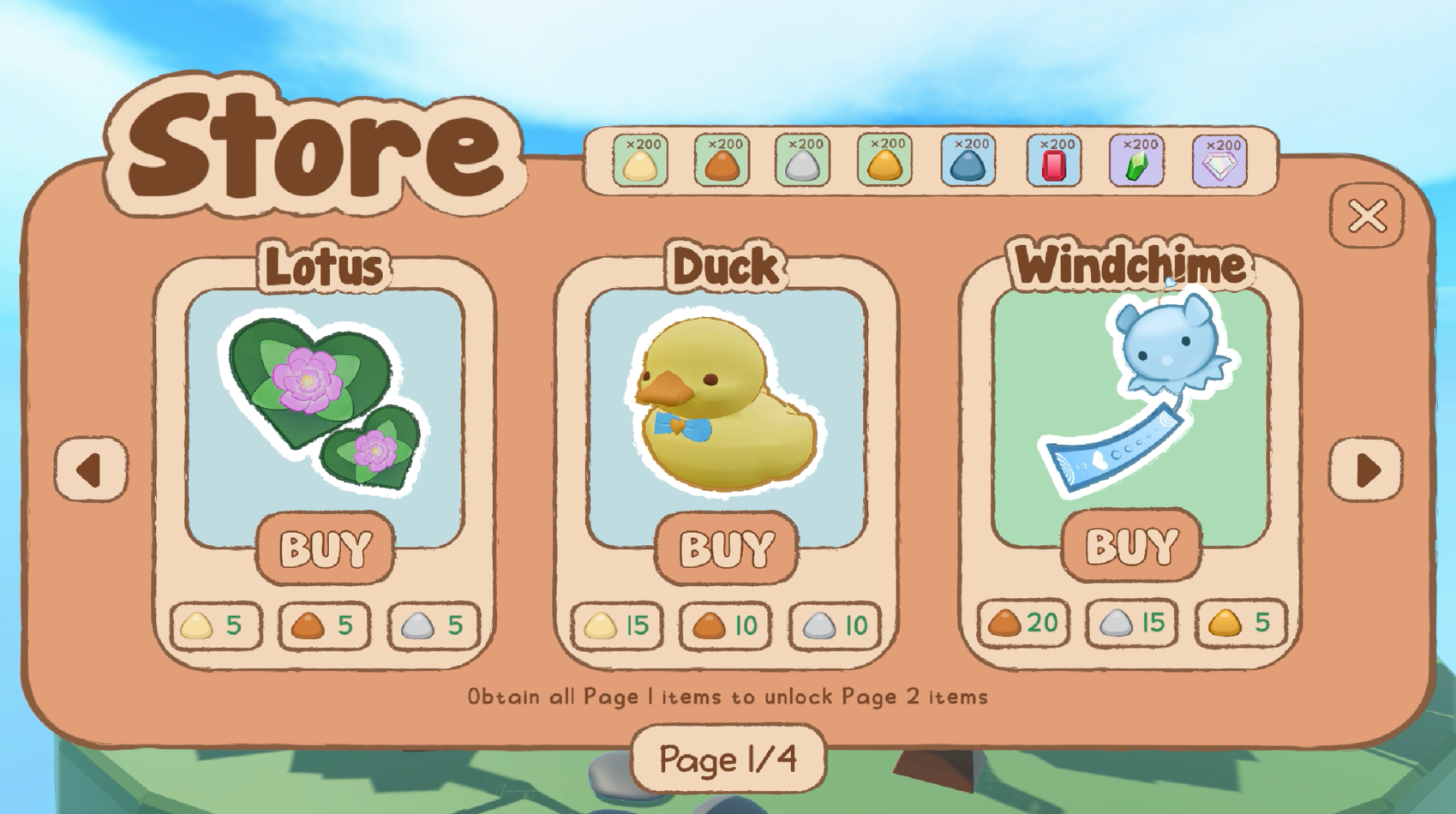Close the Store window with the X
This screenshot has height=814, width=1456.
point(1366,218)
